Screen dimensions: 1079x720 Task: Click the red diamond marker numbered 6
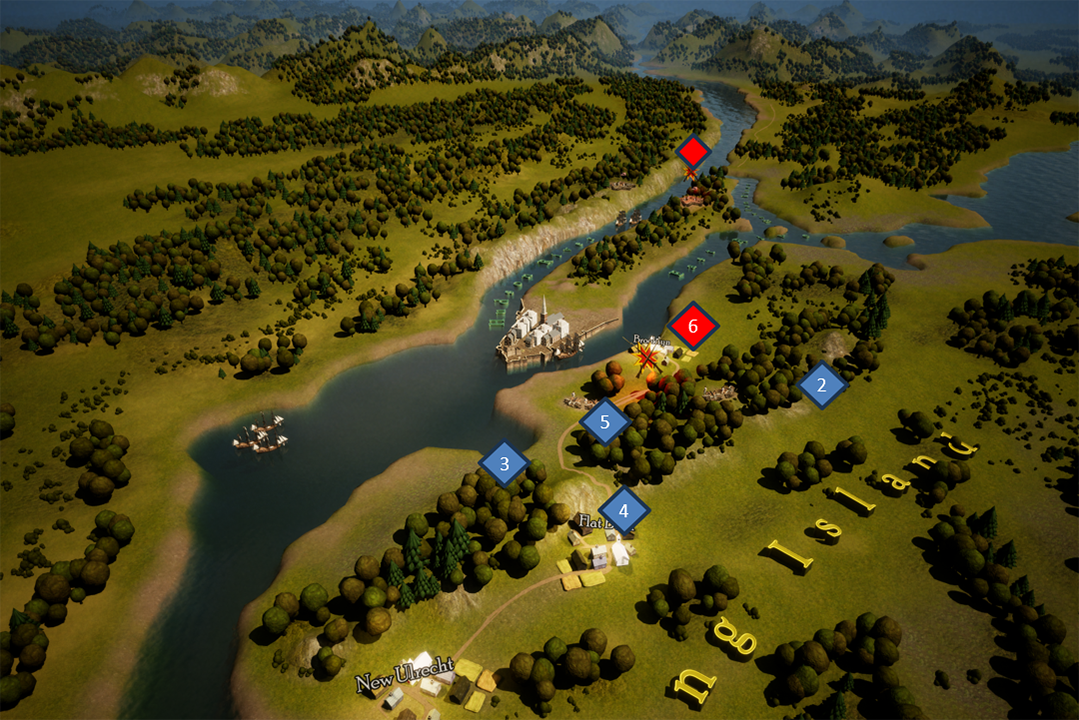tap(695, 327)
